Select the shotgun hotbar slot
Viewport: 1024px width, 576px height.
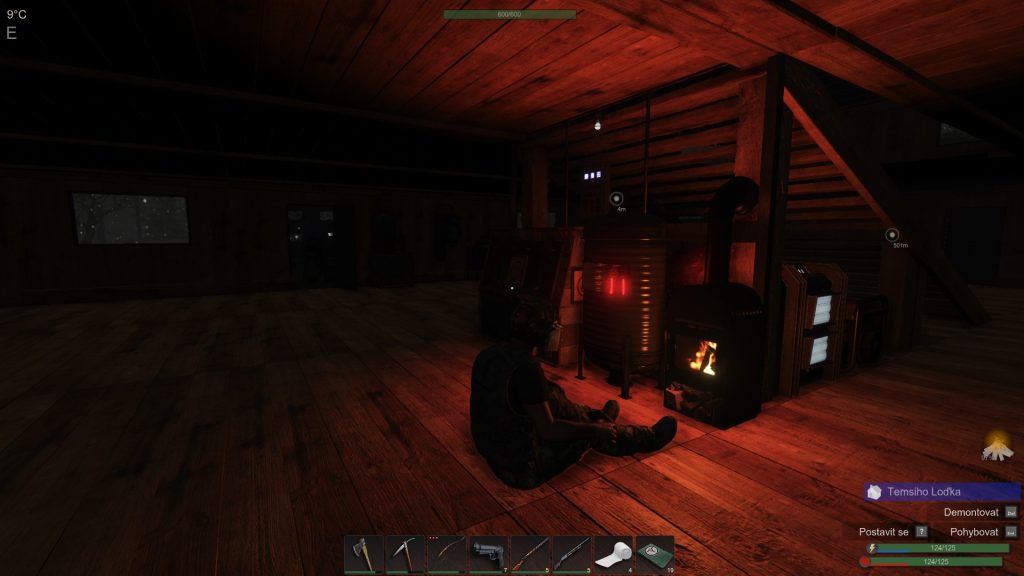pyautogui.click(x=572, y=553)
